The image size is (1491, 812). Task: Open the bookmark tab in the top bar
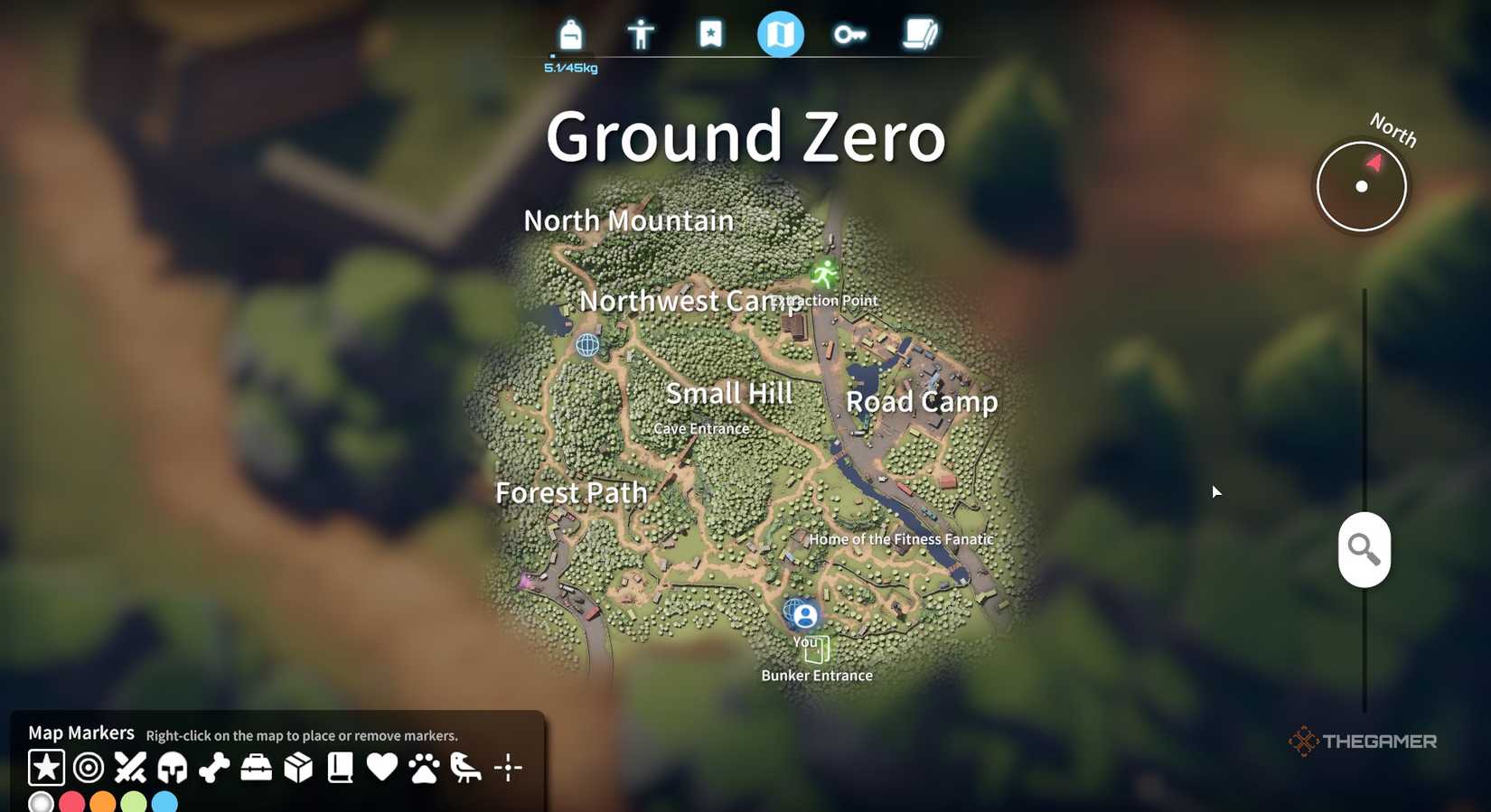coord(710,34)
